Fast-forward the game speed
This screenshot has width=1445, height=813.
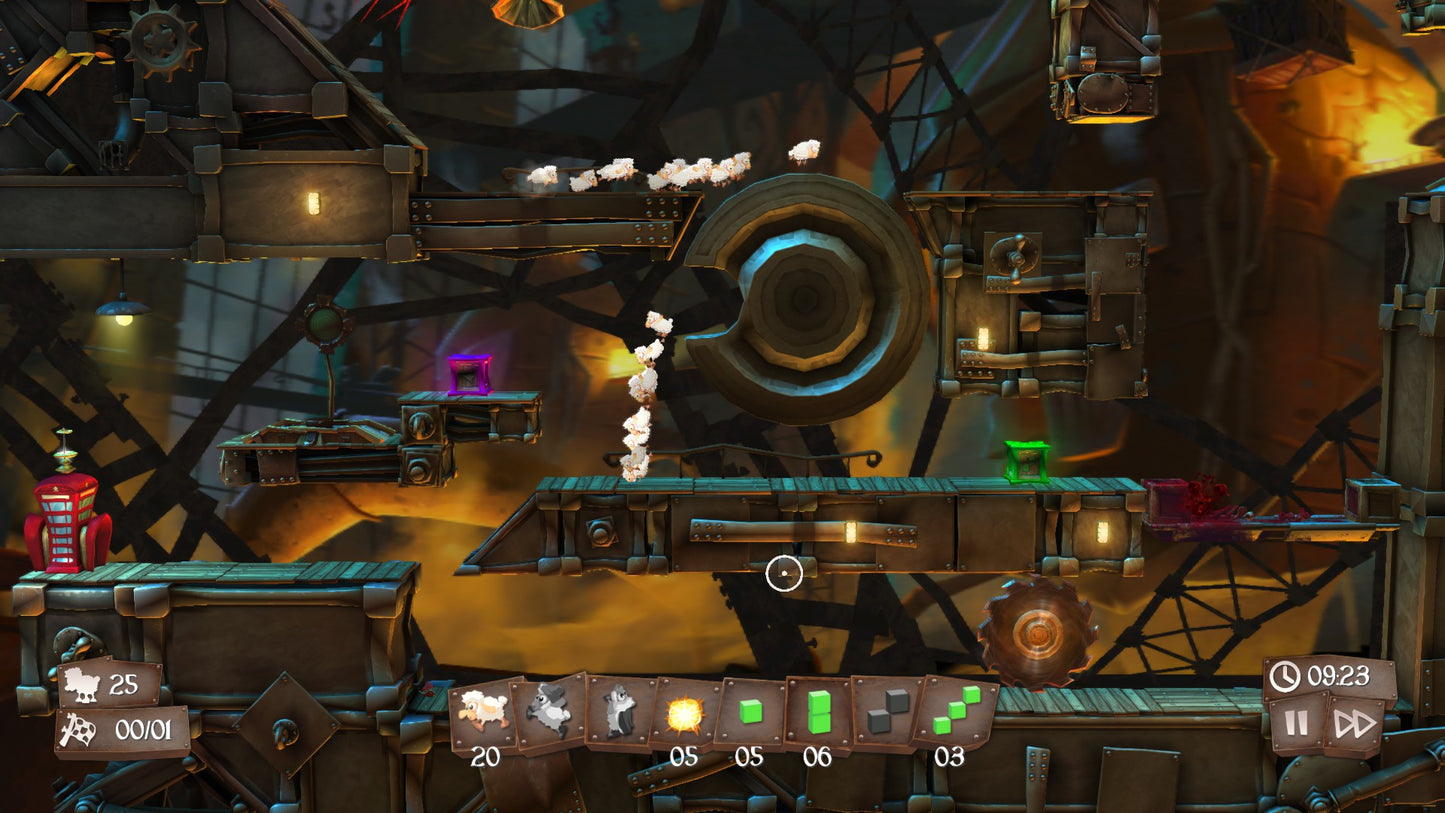pos(1355,722)
